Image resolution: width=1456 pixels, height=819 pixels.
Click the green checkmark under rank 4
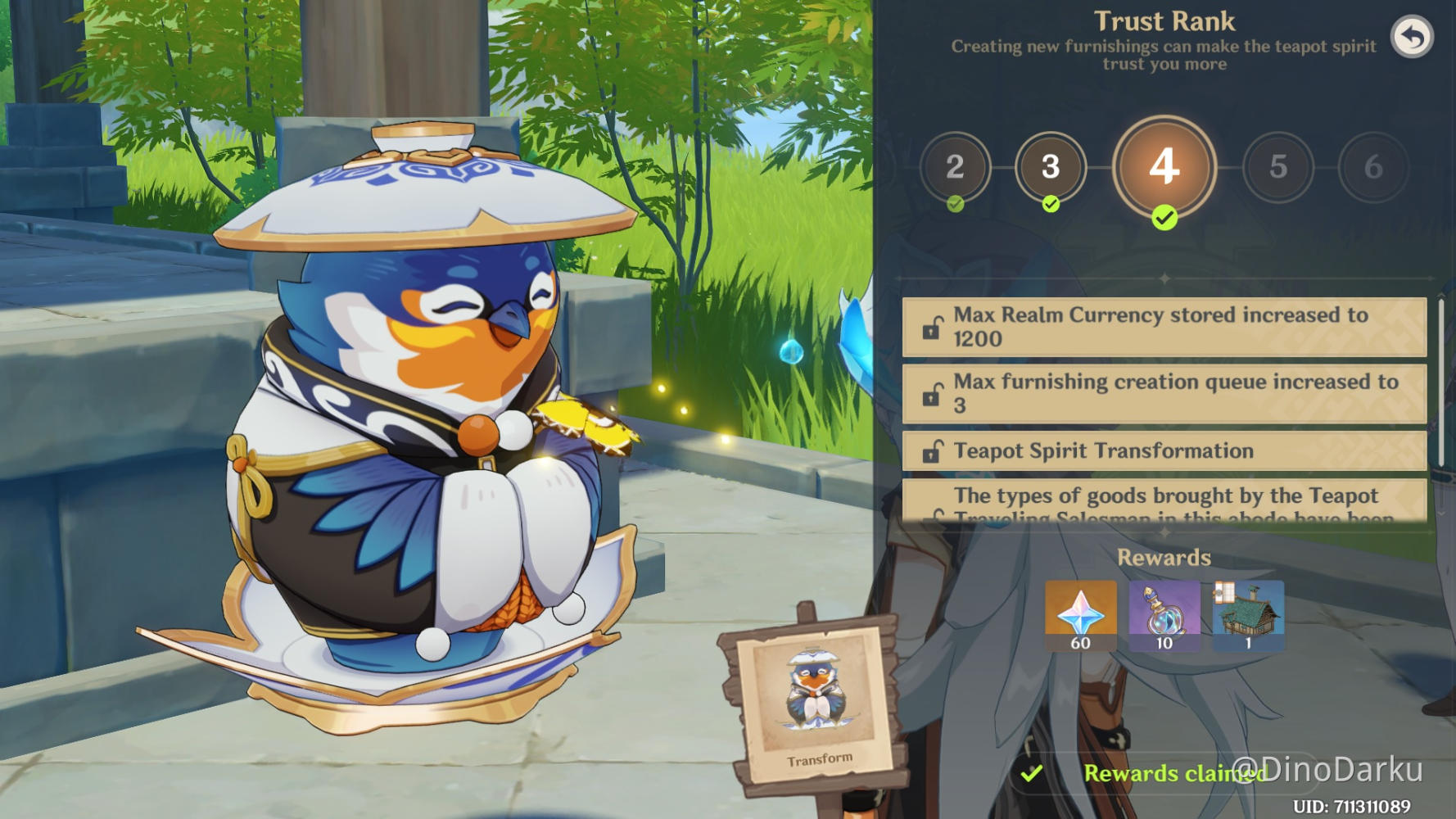[1163, 219]
